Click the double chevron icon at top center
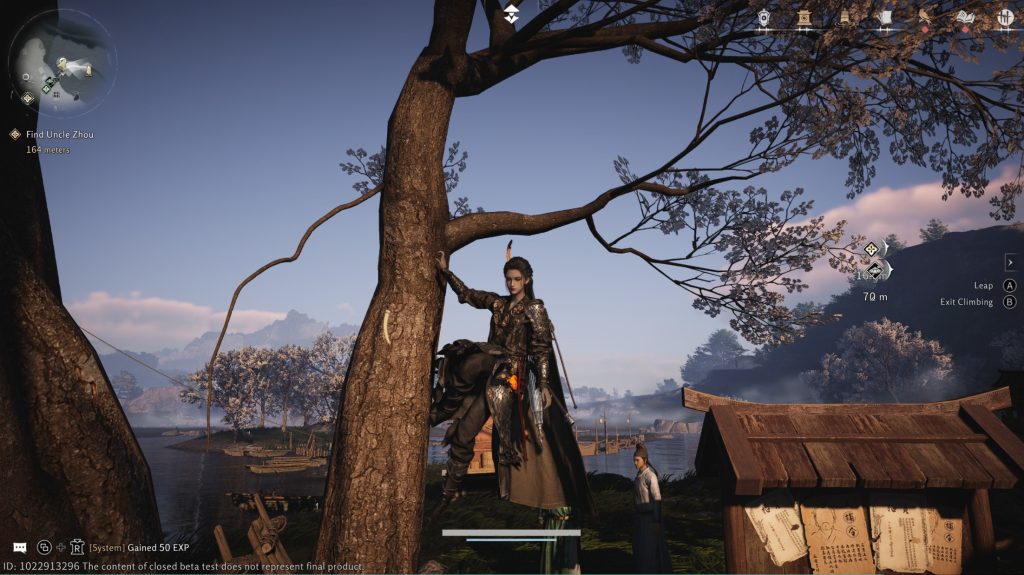The image size is (1024, 575). click(511, 13)
